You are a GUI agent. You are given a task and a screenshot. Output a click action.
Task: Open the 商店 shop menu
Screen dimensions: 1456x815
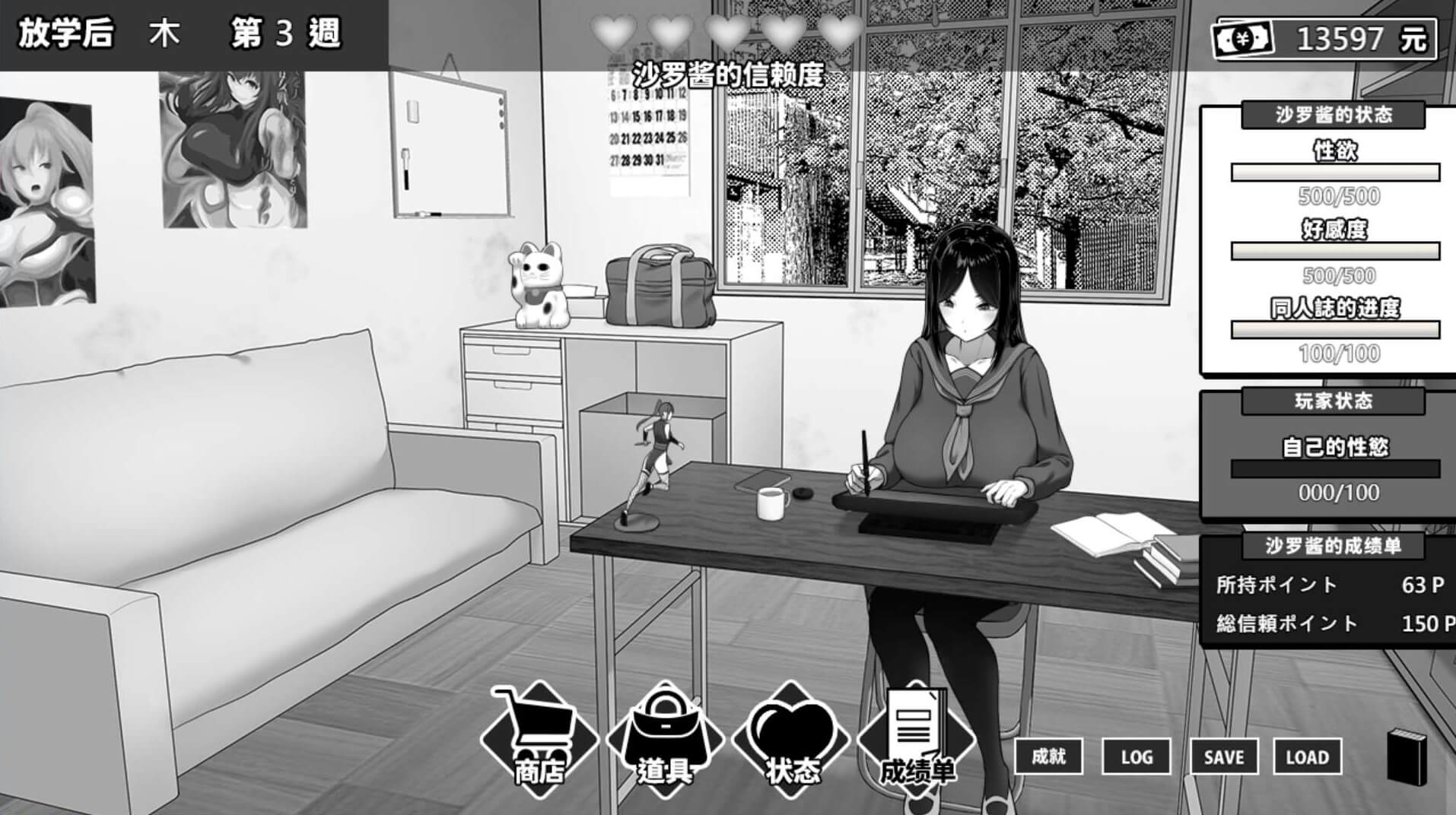click(x=539, y=737)
